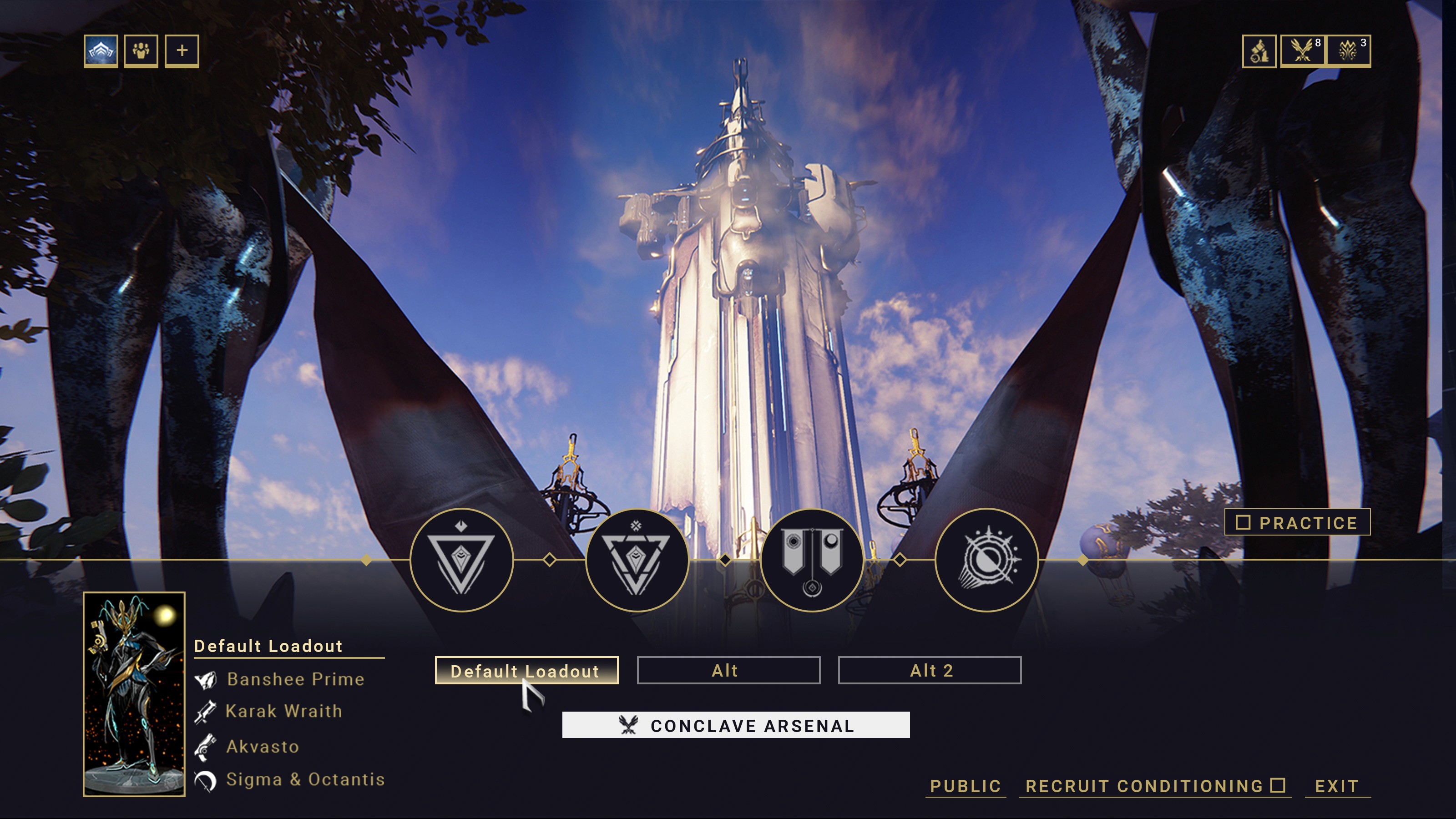Image resolution: width=1456 pixels, height=819 pixels.
Task: Toggle Recruit Conditioning option
Action: (x=1278, y=785)
